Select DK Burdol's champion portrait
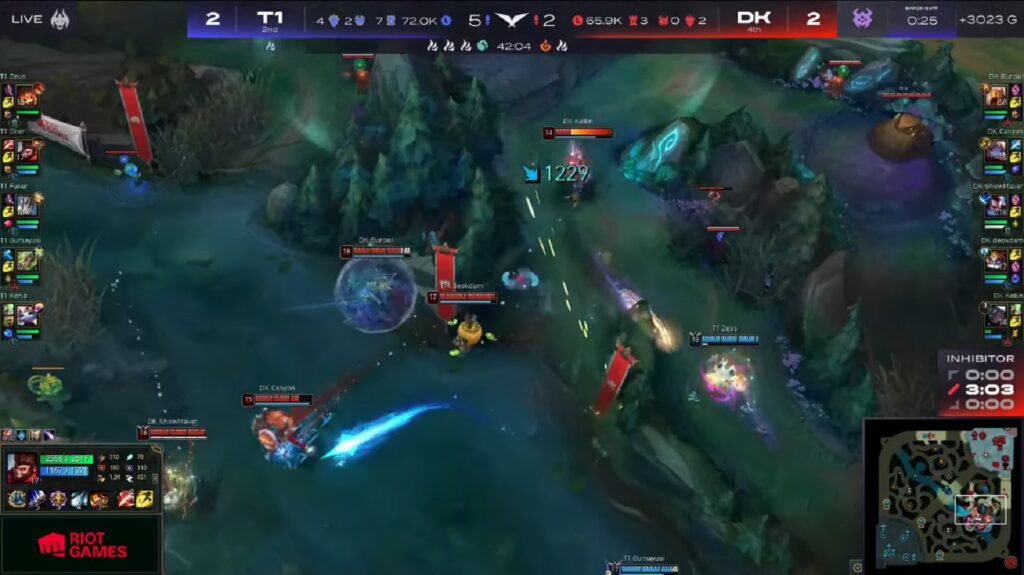1024x575 pixels. [x=996, y=97]
